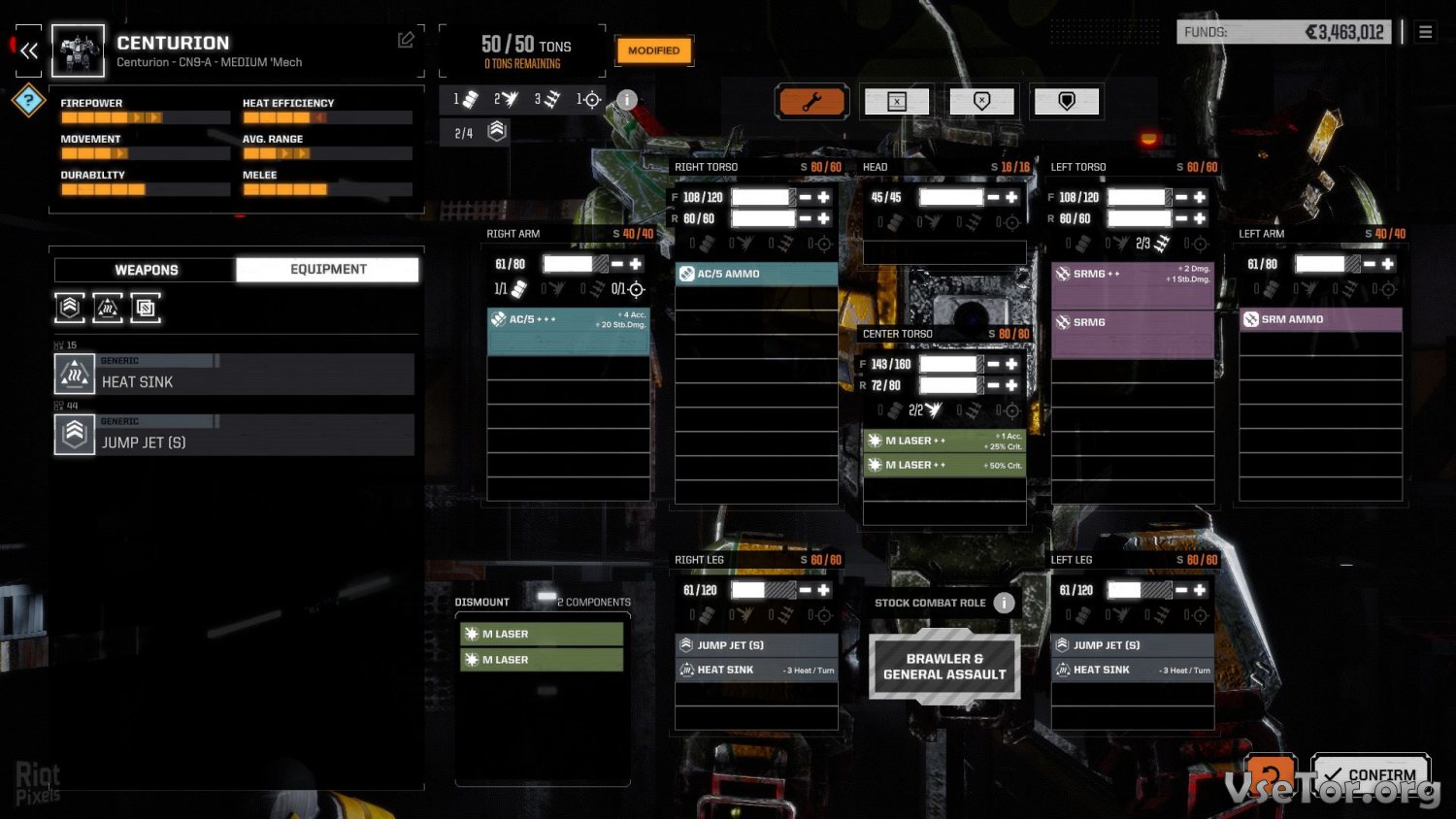Increase head armor with plus button
The height and width of the screenshot is (819, 1456).
tap(1011, 197)
